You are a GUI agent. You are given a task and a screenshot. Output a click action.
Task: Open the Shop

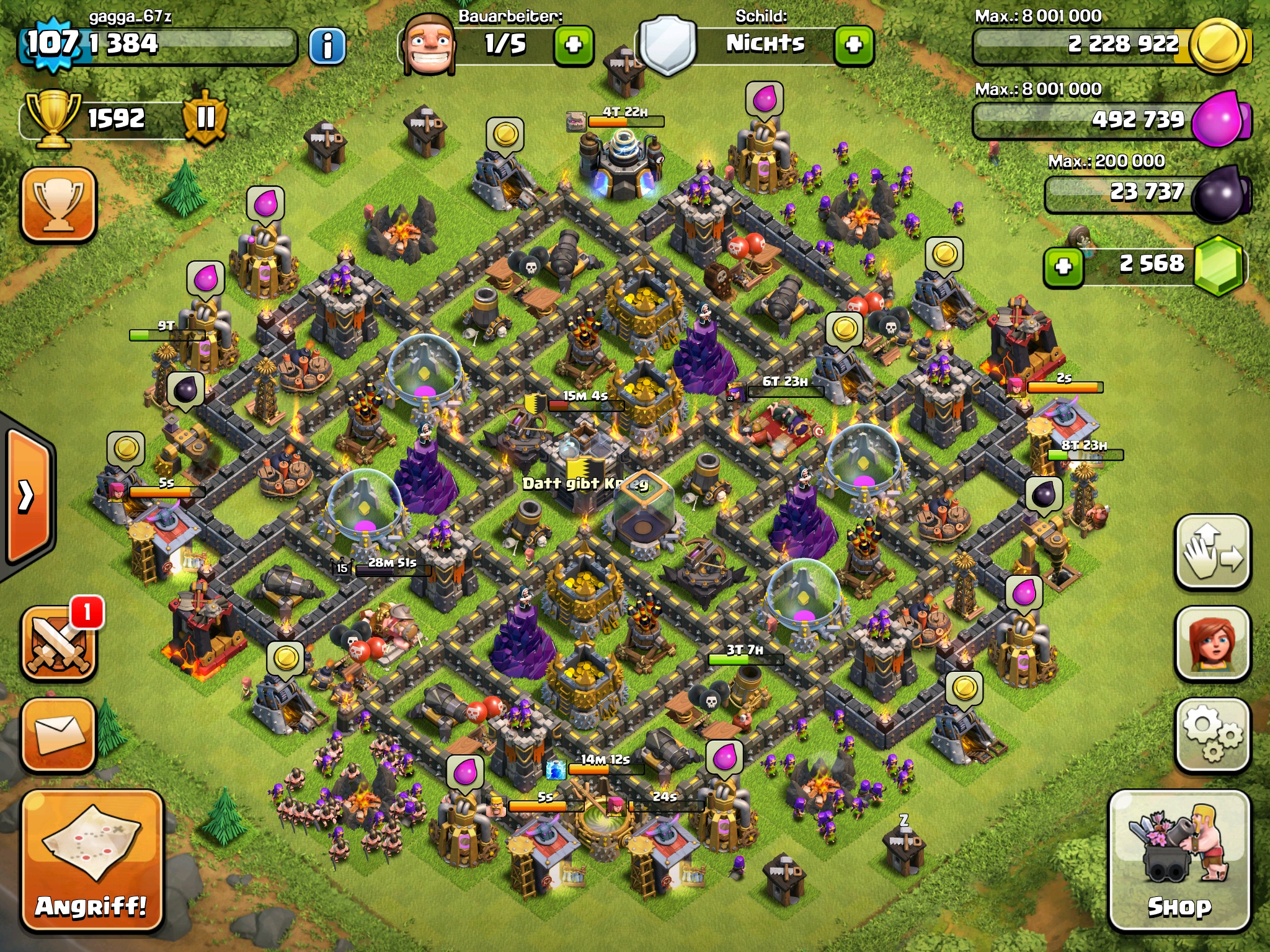[1179, 862]
